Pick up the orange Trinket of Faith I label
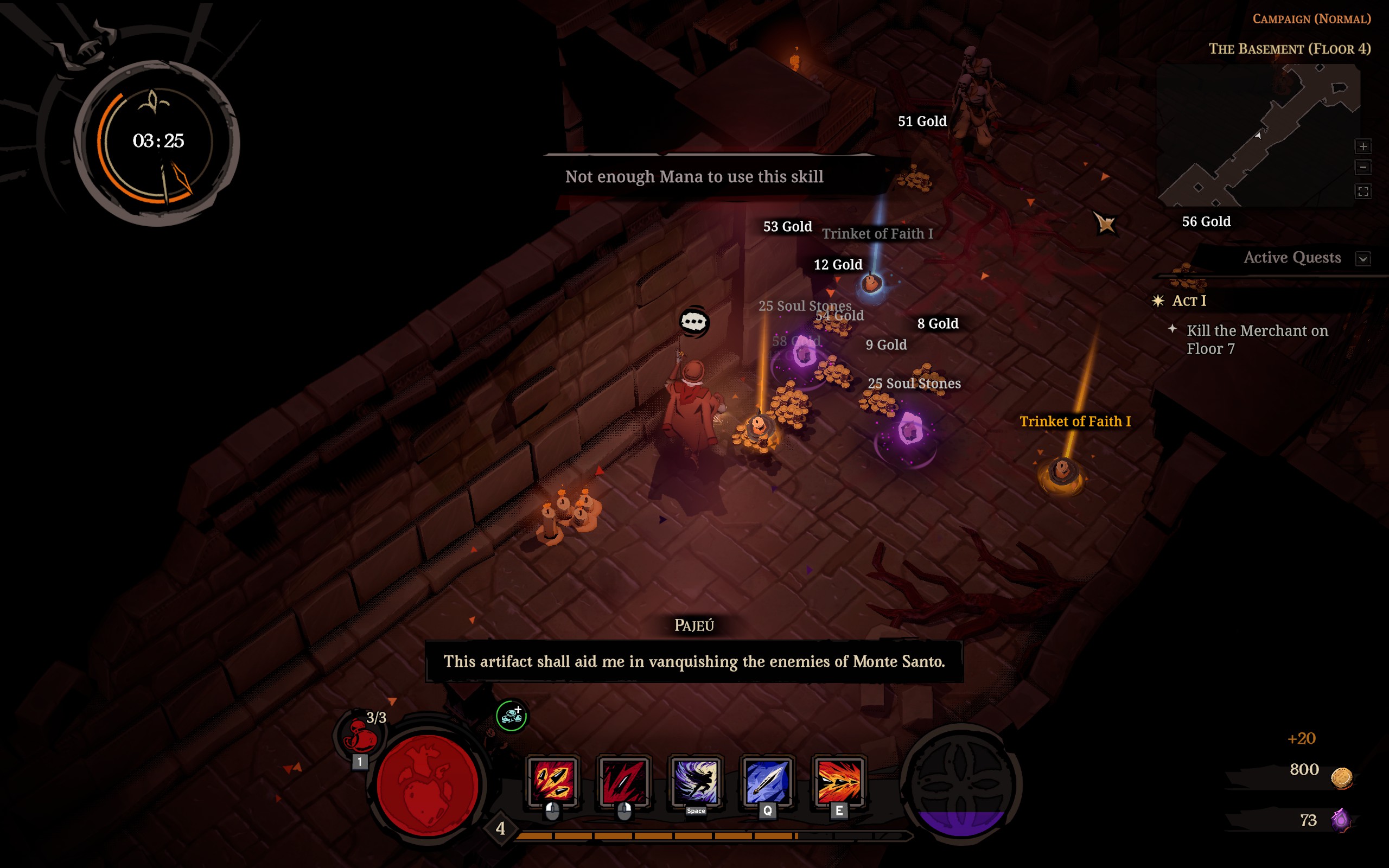This screenshot has height=868, width=1389. click(x=1074, y=422)
